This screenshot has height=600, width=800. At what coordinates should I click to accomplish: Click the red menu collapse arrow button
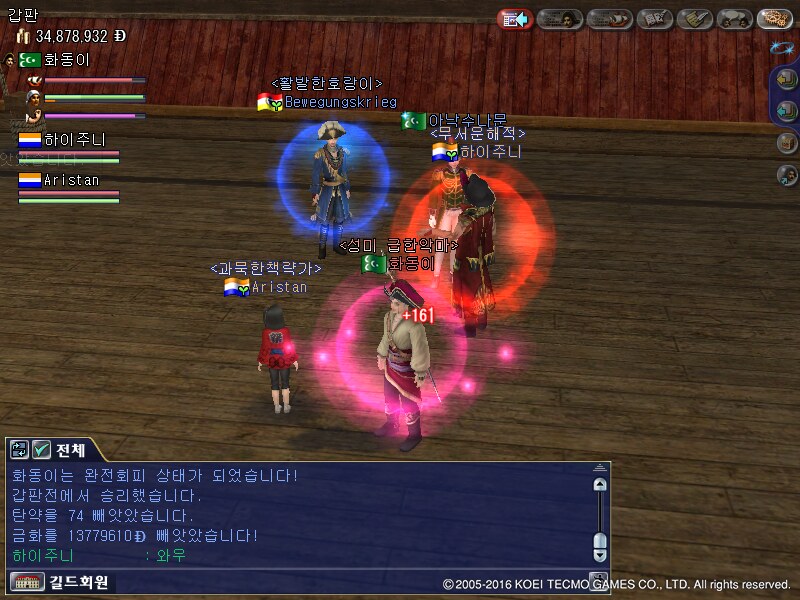pyautogui.click(x=515, y=19)
